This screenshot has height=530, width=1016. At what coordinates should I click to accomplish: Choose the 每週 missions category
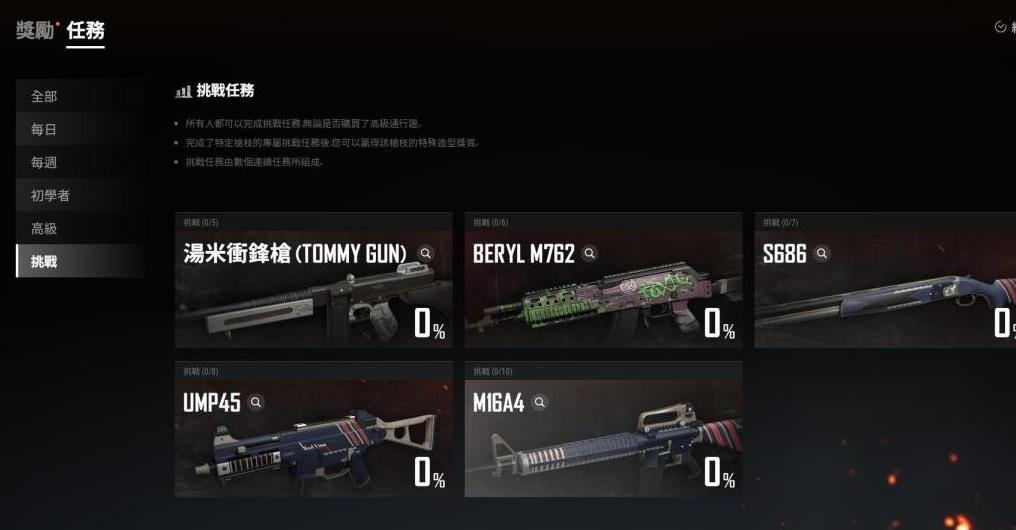[x=45, y=162]
